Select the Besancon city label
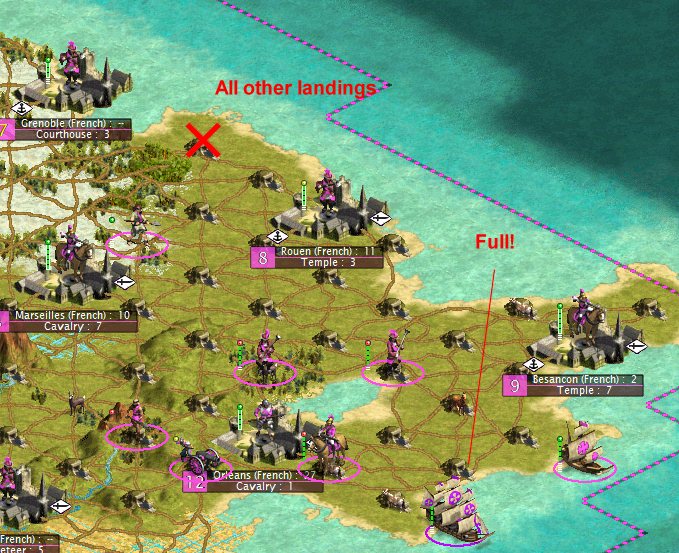The width and height of the screenshot is (679, 553). 582,381
